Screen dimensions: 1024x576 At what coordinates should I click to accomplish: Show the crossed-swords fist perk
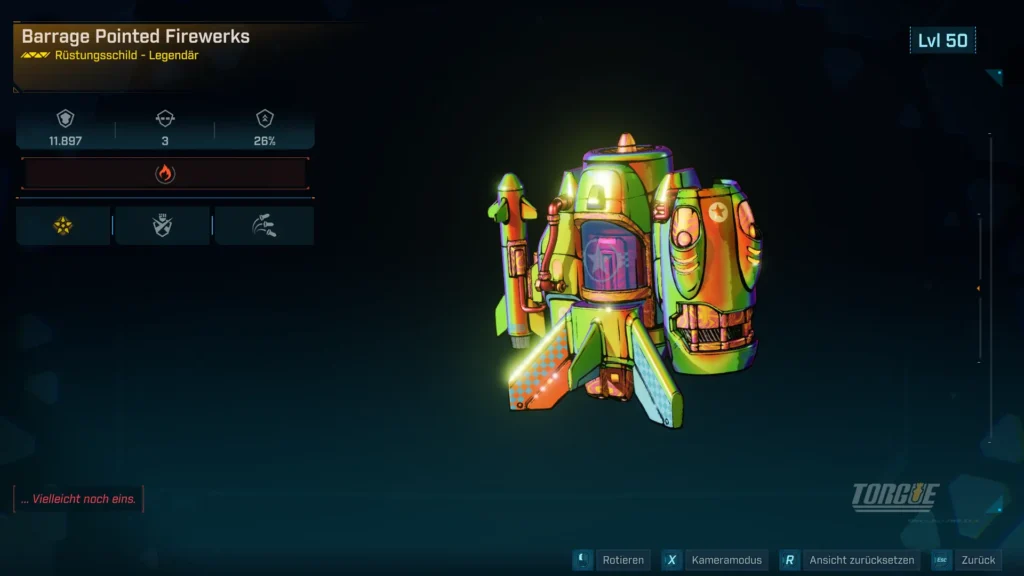(163, 226)
